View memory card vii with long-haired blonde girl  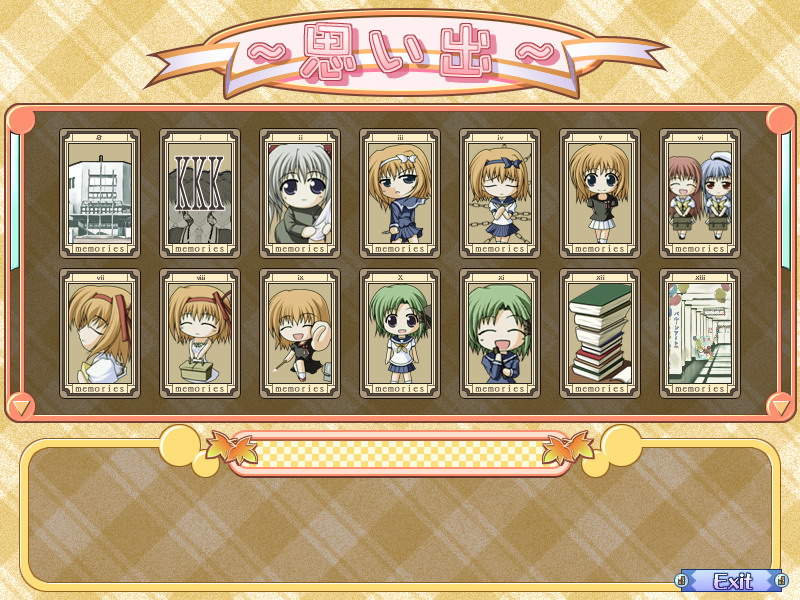click(x=100, y=334)
